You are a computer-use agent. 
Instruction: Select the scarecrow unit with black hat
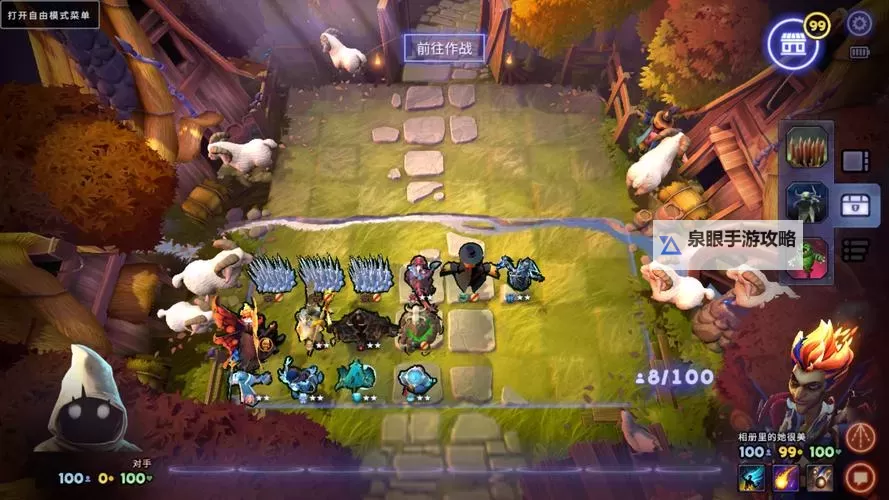pos(468,267)
